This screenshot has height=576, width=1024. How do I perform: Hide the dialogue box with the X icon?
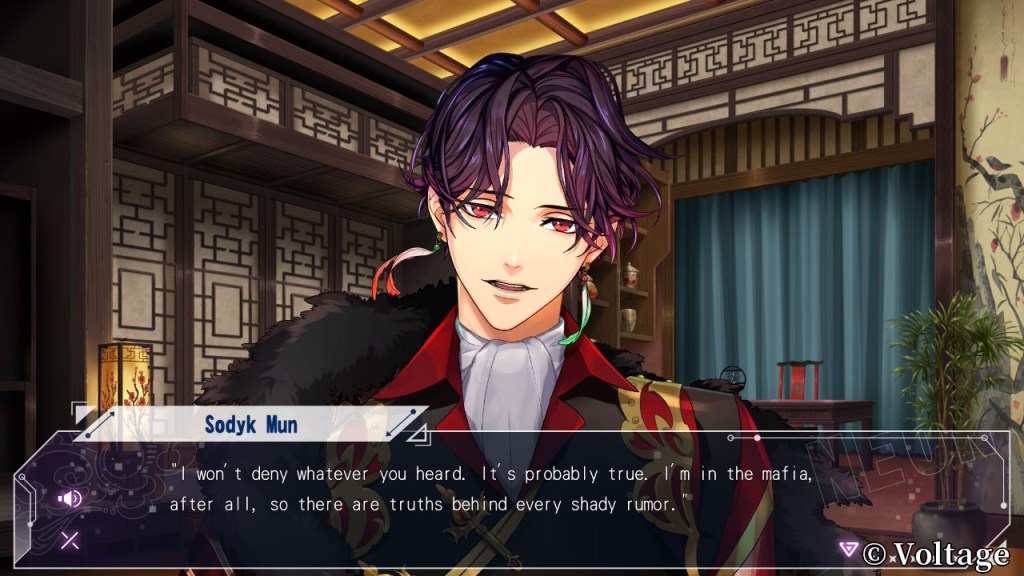point(69,541)
